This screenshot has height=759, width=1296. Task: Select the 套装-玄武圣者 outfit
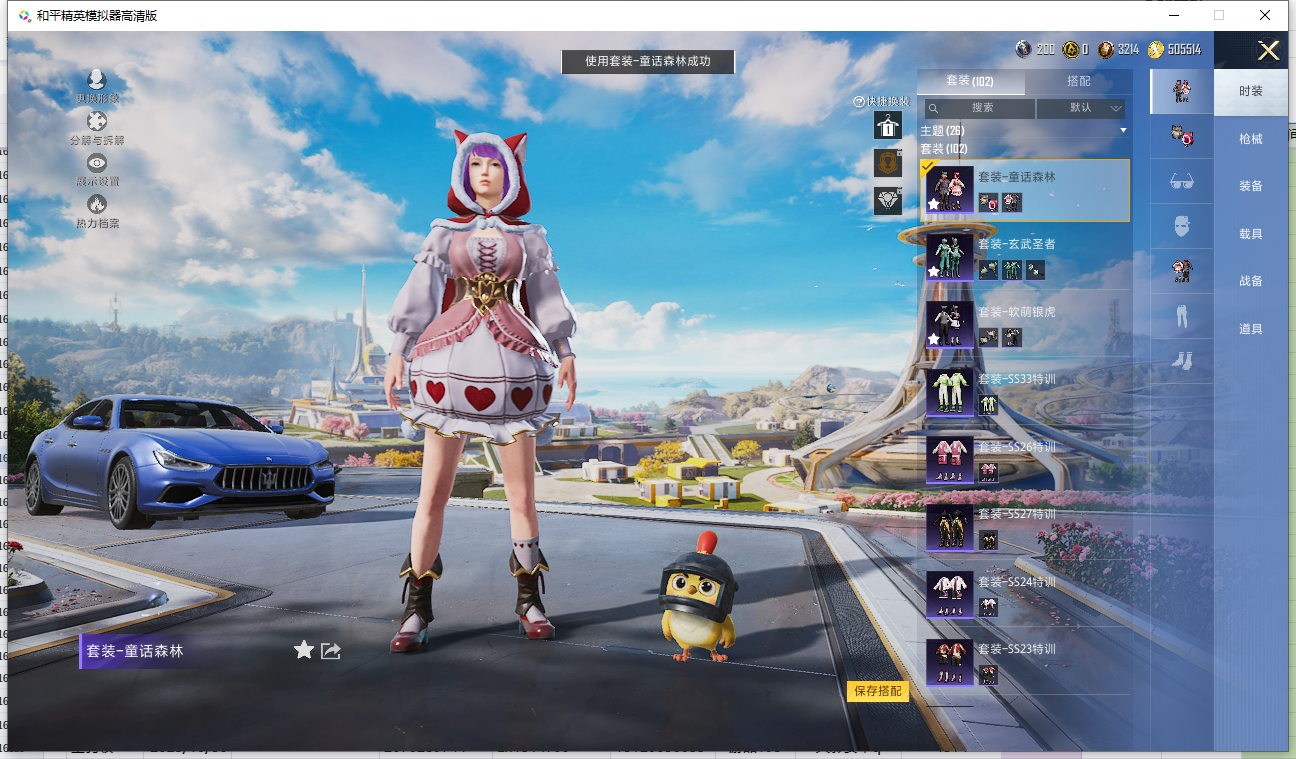coord(1024,257)
